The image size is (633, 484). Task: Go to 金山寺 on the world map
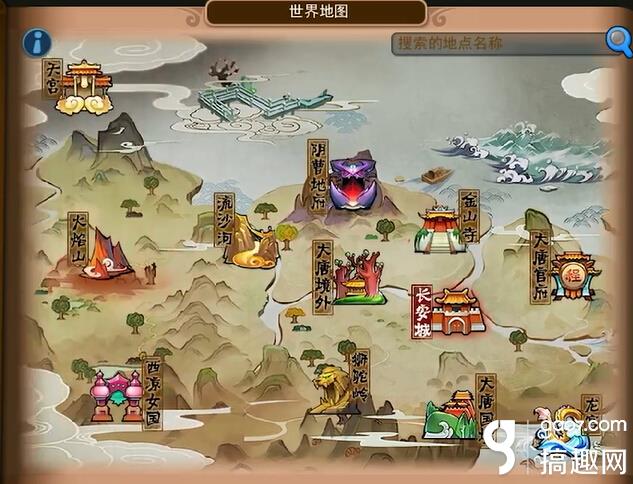click(x=439, y=228)
